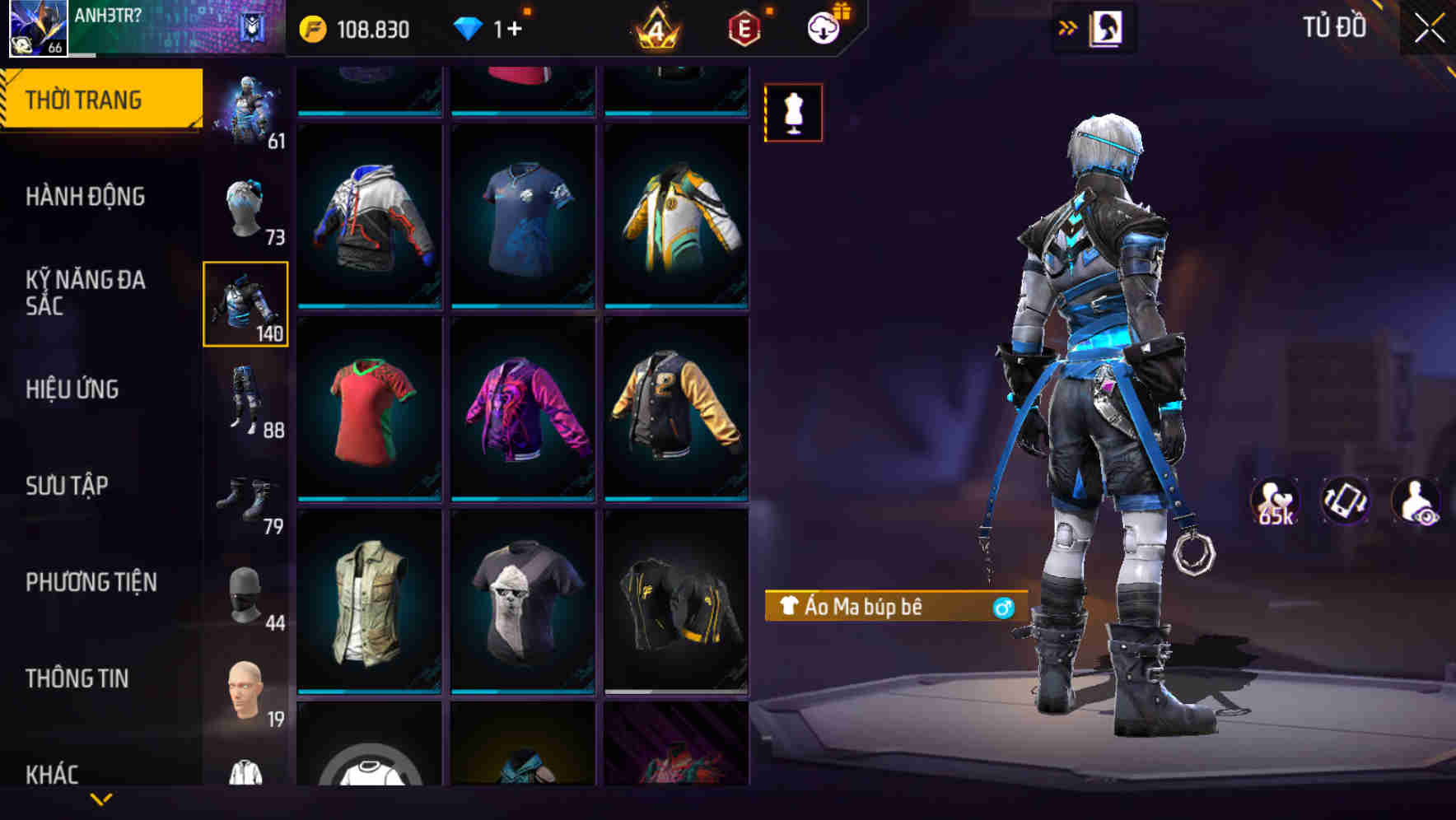This screenshot has width=1456, height=820.
Task: Open the diamond balance icon
Action: click(x=466, y=27)
